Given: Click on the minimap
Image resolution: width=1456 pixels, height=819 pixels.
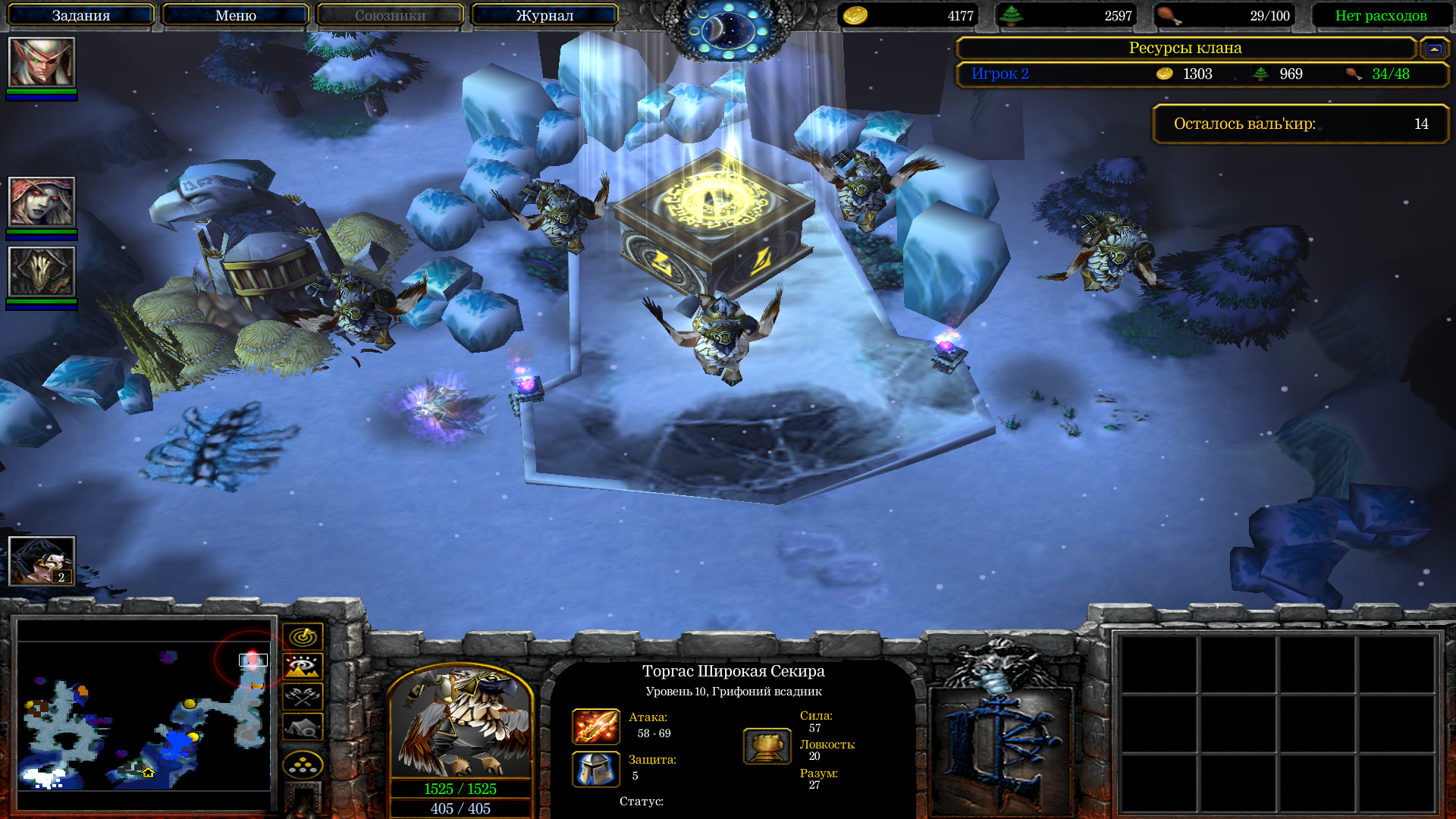Looking at the screenshot, I should (x=144, y=714).
